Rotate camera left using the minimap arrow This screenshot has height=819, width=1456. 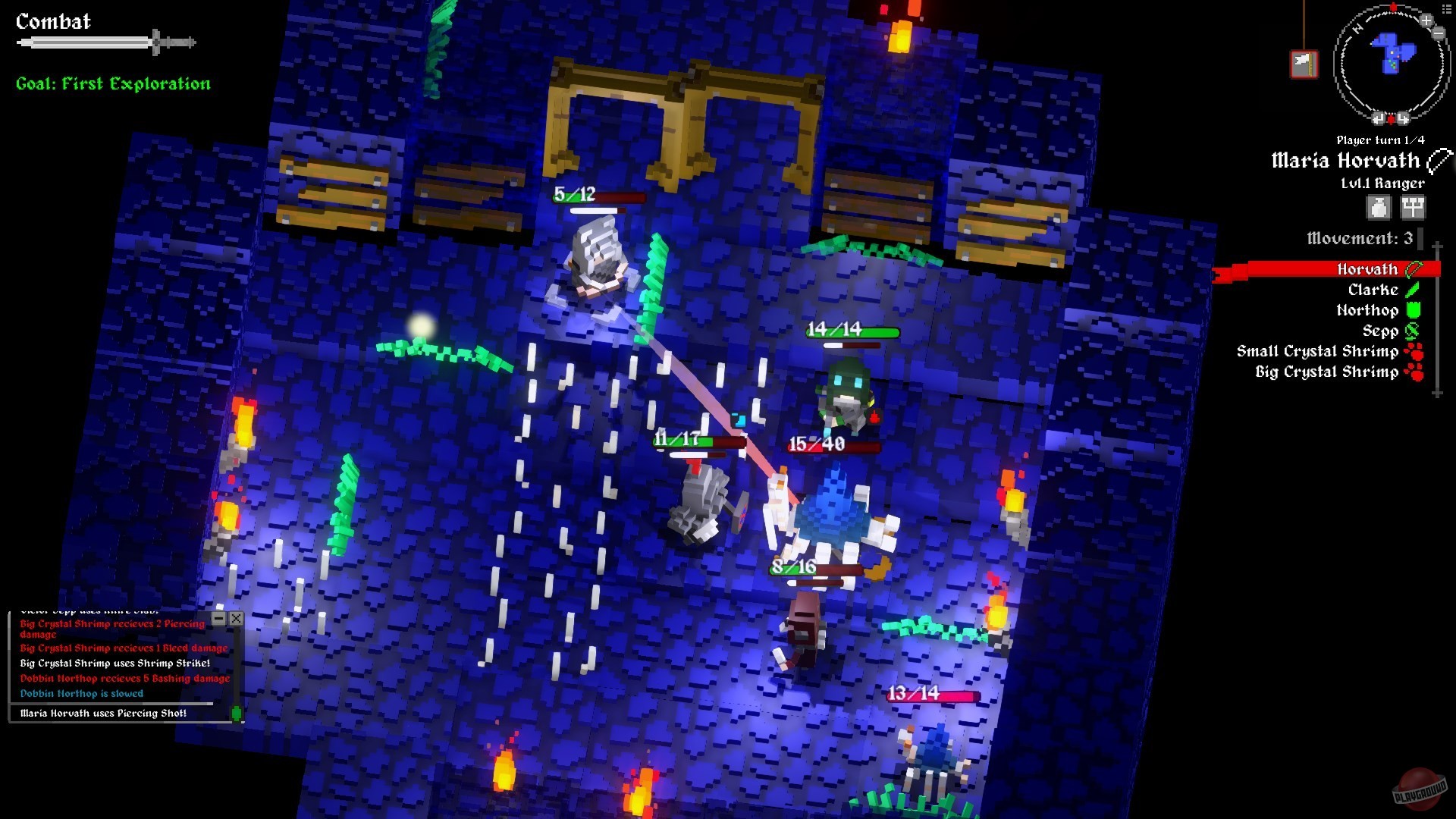point(1379,118)
